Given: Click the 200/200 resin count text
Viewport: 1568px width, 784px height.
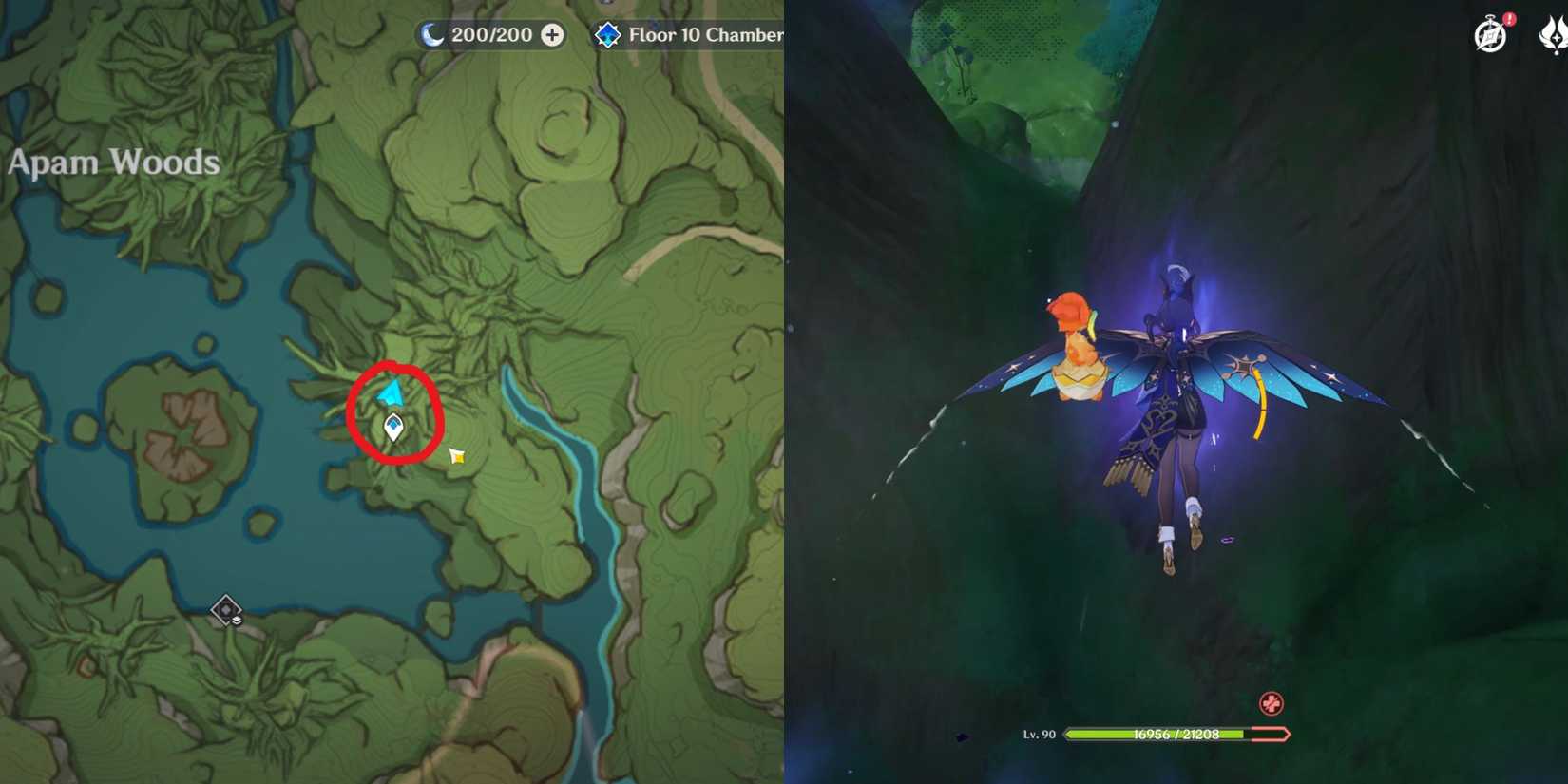Looking at the screenshot, I should tap(490, 34).
